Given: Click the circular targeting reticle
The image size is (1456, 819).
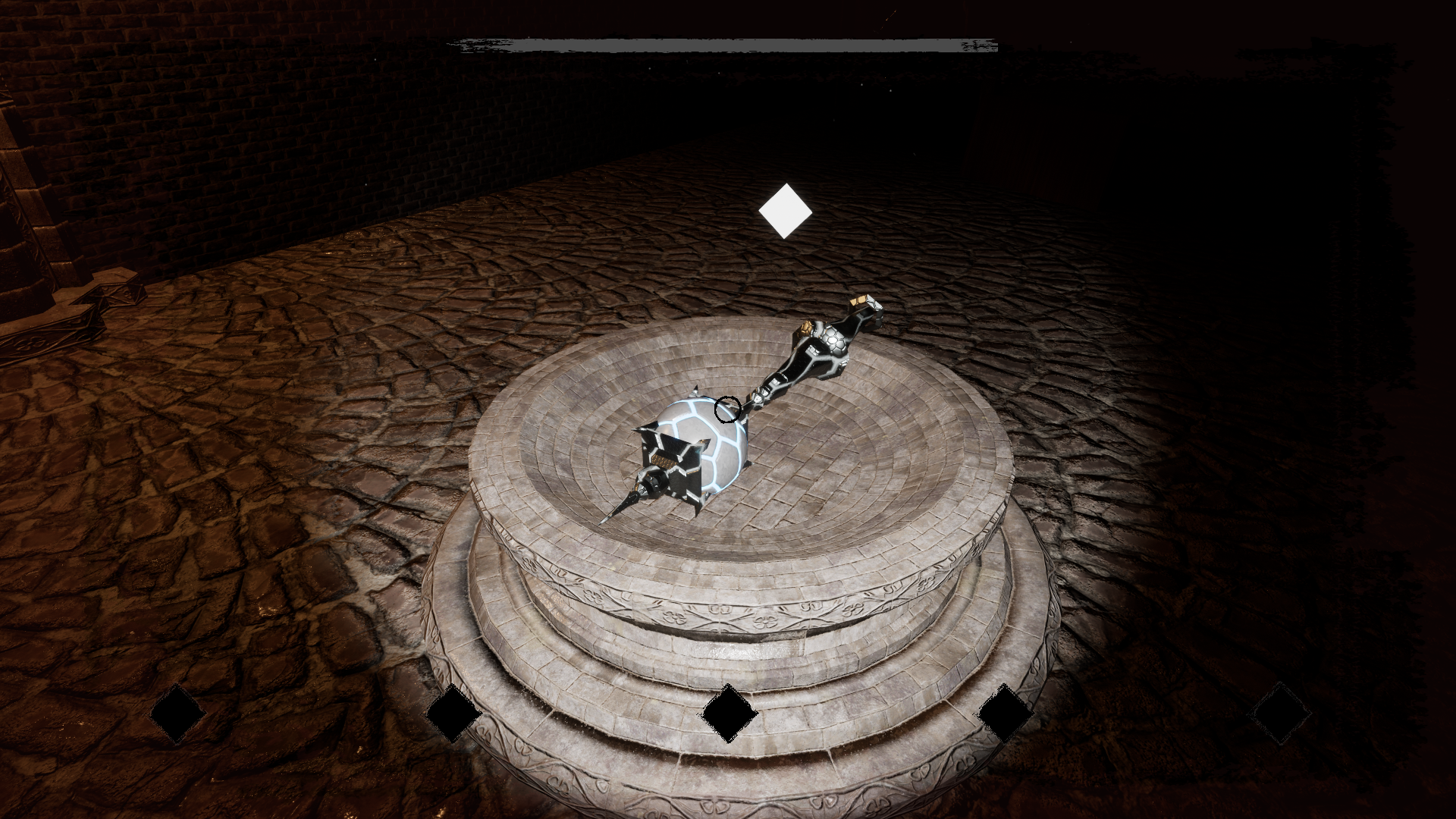Looking at the screenshot, I should click(727, 410).
